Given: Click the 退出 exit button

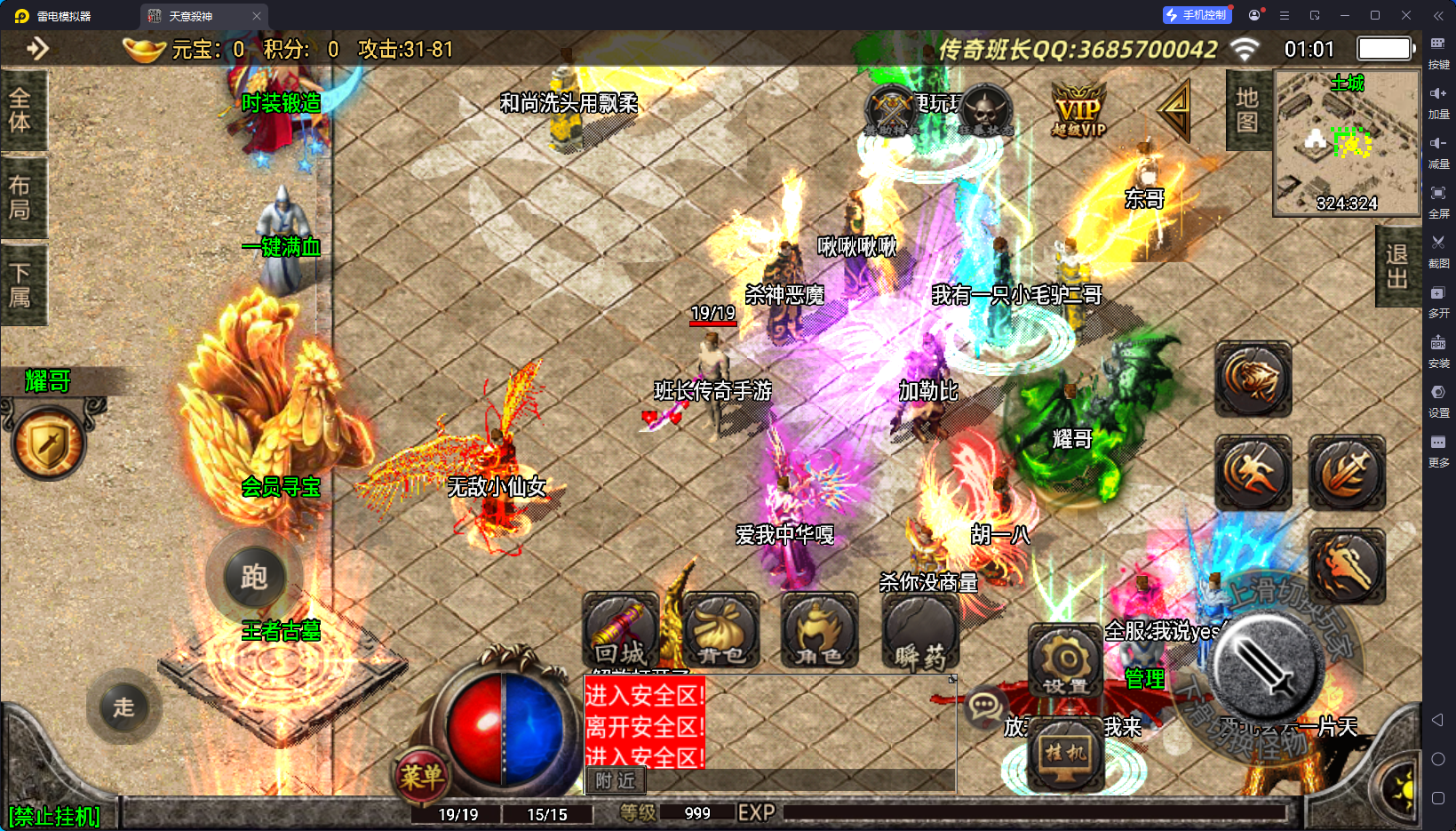Looking at the screenshot, I should pyautogui.click(x=1396, y=267).
